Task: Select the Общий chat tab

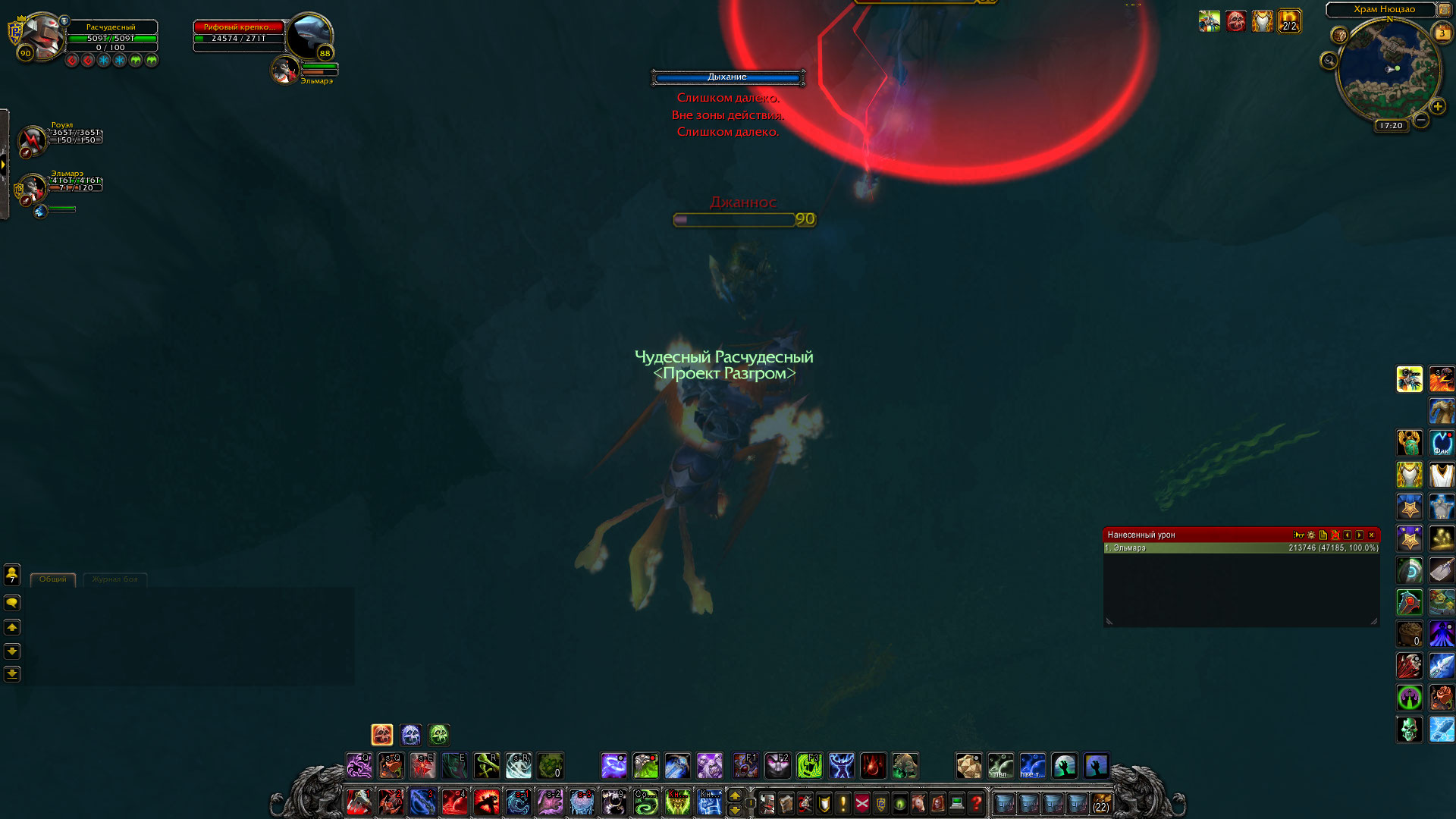Action: [53, 579]
